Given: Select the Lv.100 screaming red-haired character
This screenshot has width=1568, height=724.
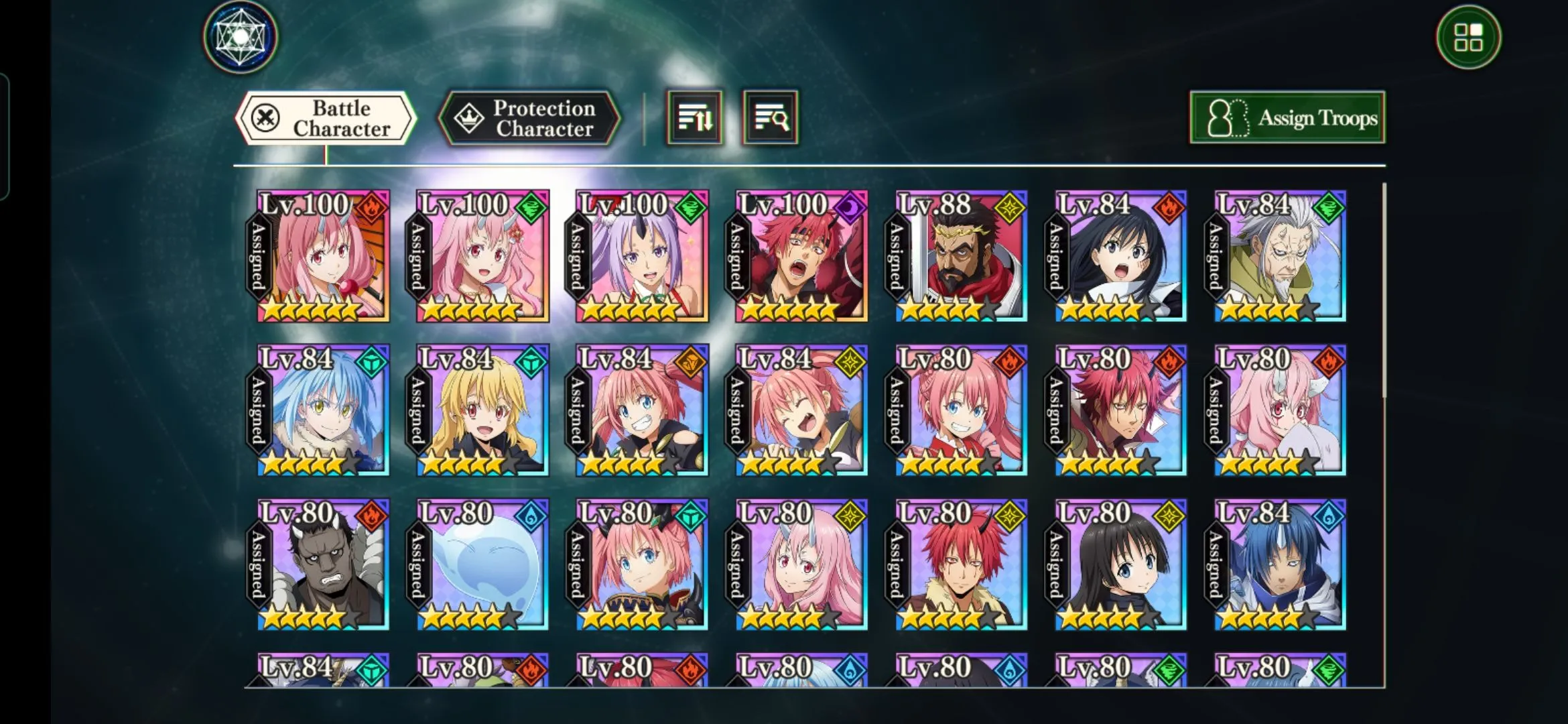Looking at the screenshot, I should (801, 256).
